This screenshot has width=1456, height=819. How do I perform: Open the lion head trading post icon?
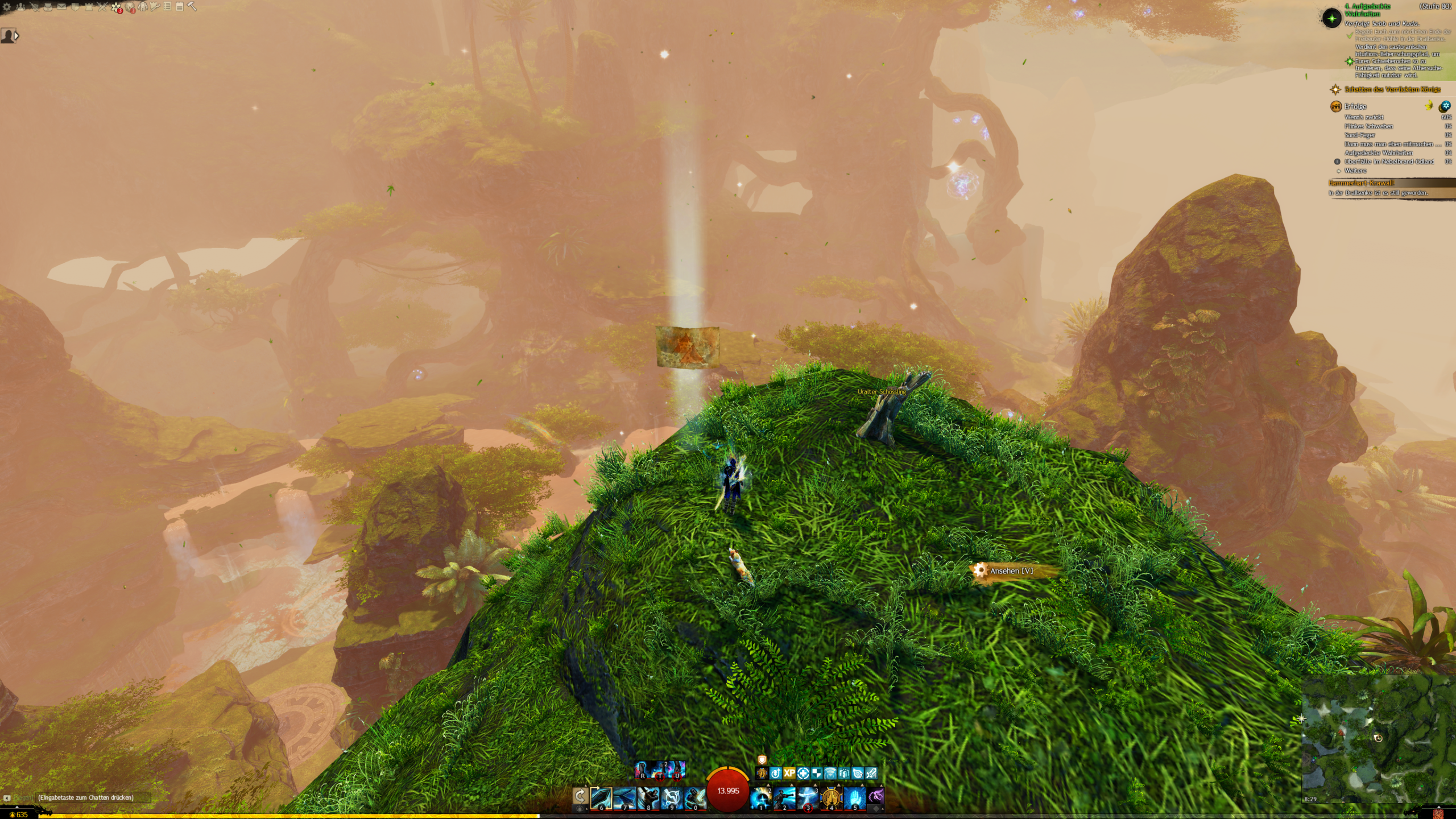(x=130, y=7)
